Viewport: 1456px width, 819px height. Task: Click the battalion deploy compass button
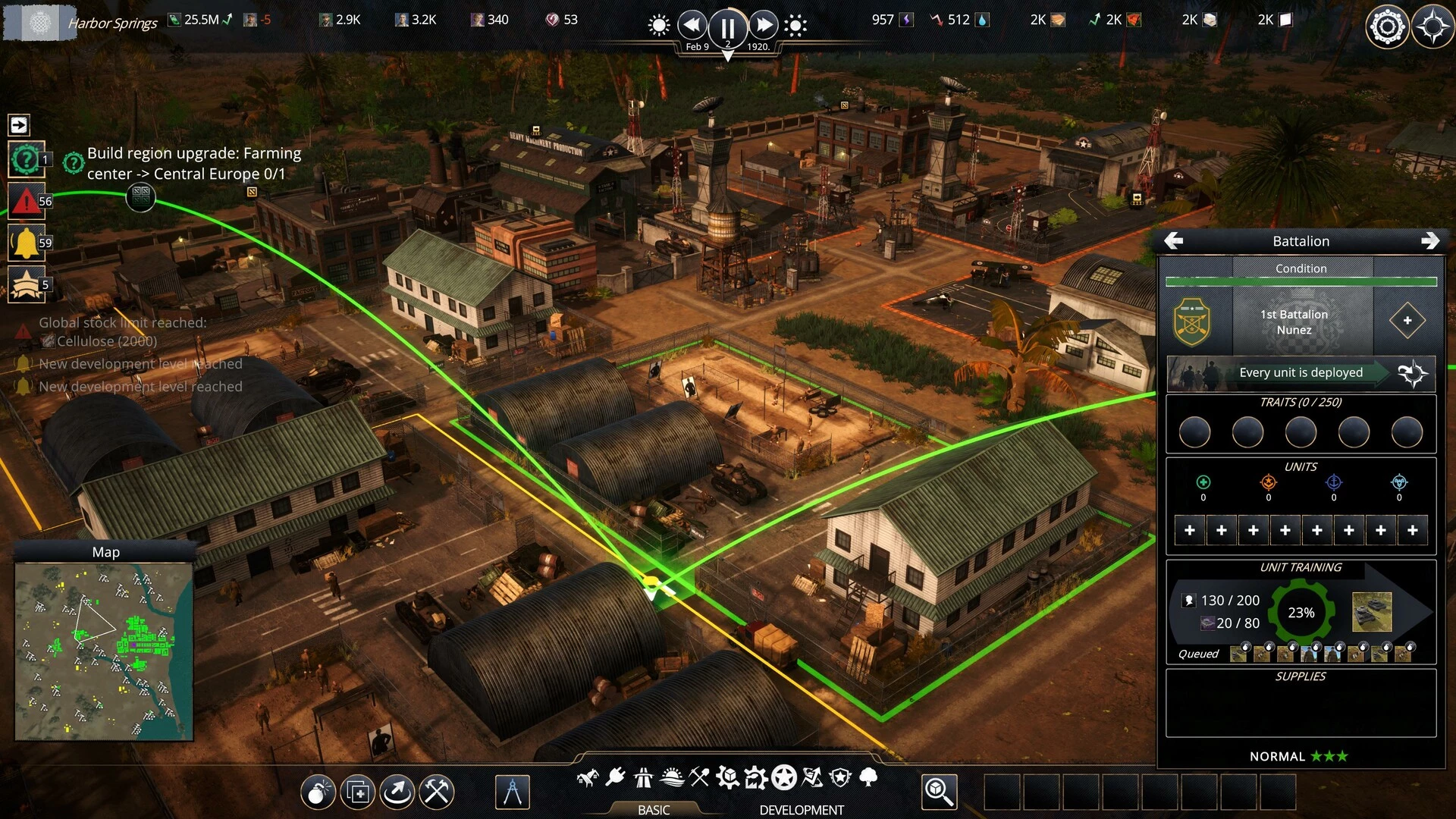tap(1412, 373)
